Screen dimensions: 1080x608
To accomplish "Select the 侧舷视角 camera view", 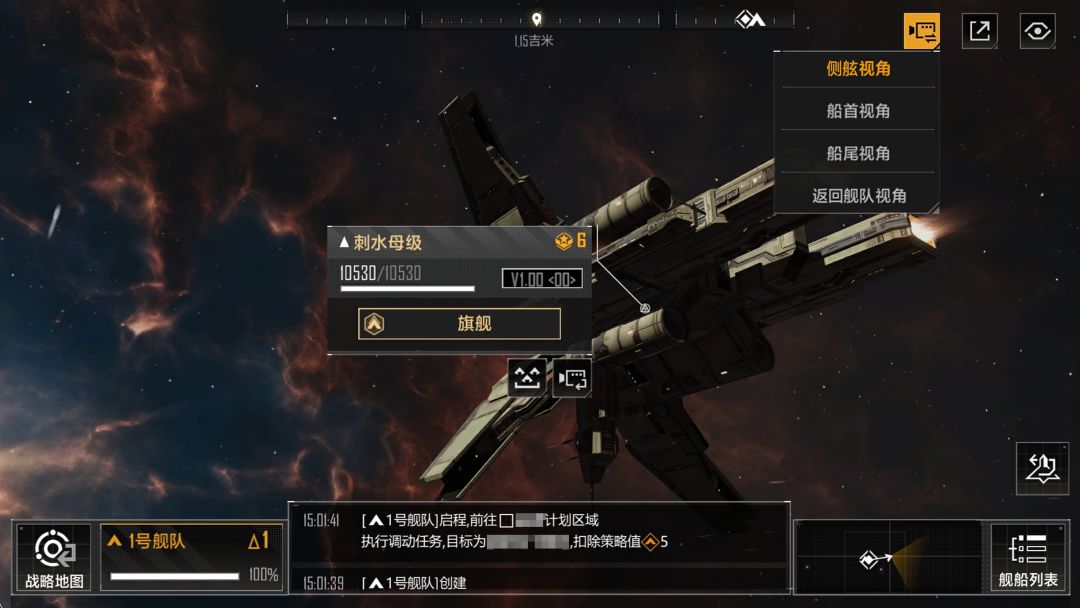I will 857,69.
